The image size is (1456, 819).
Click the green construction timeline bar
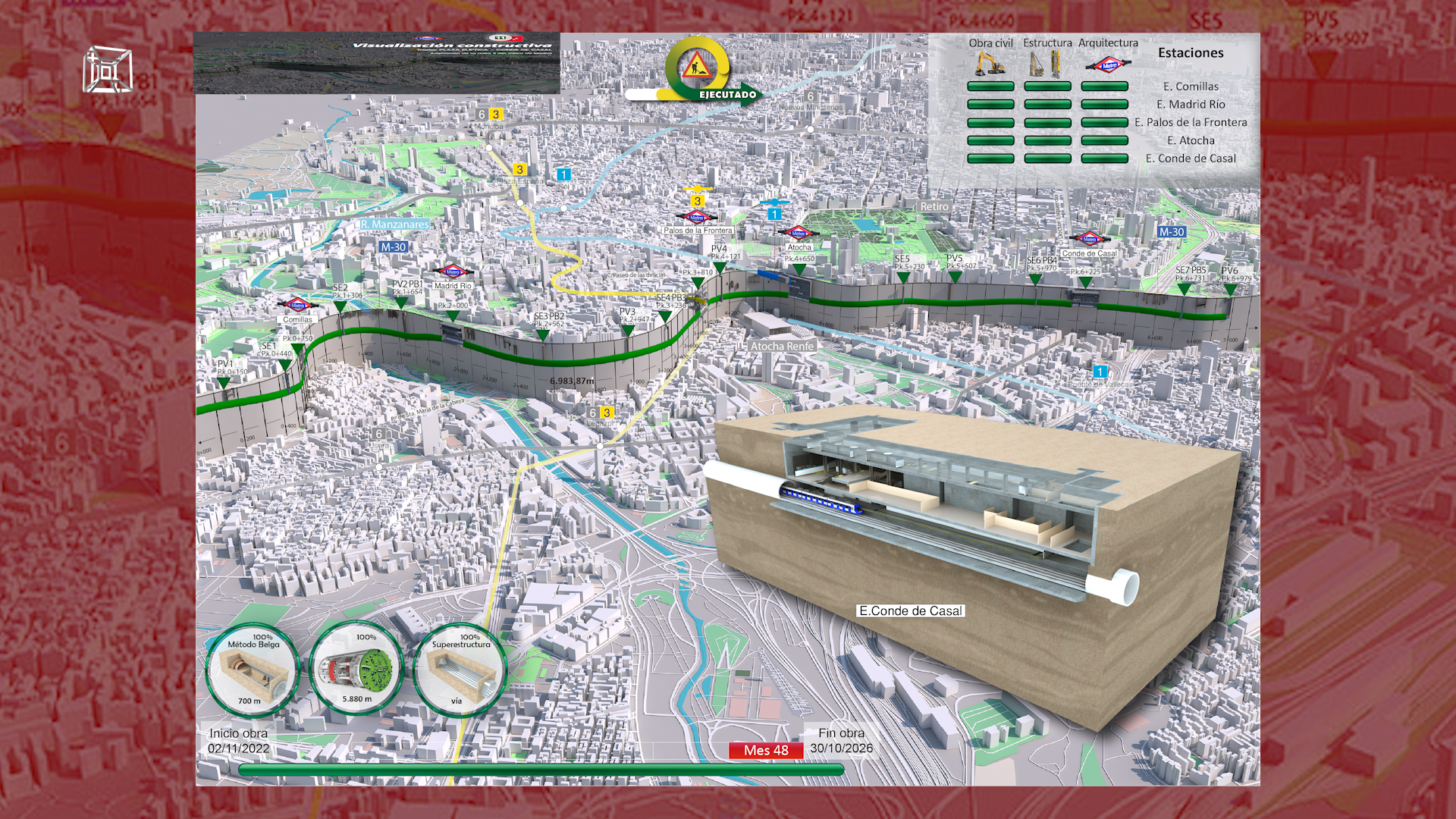[540, 770]
